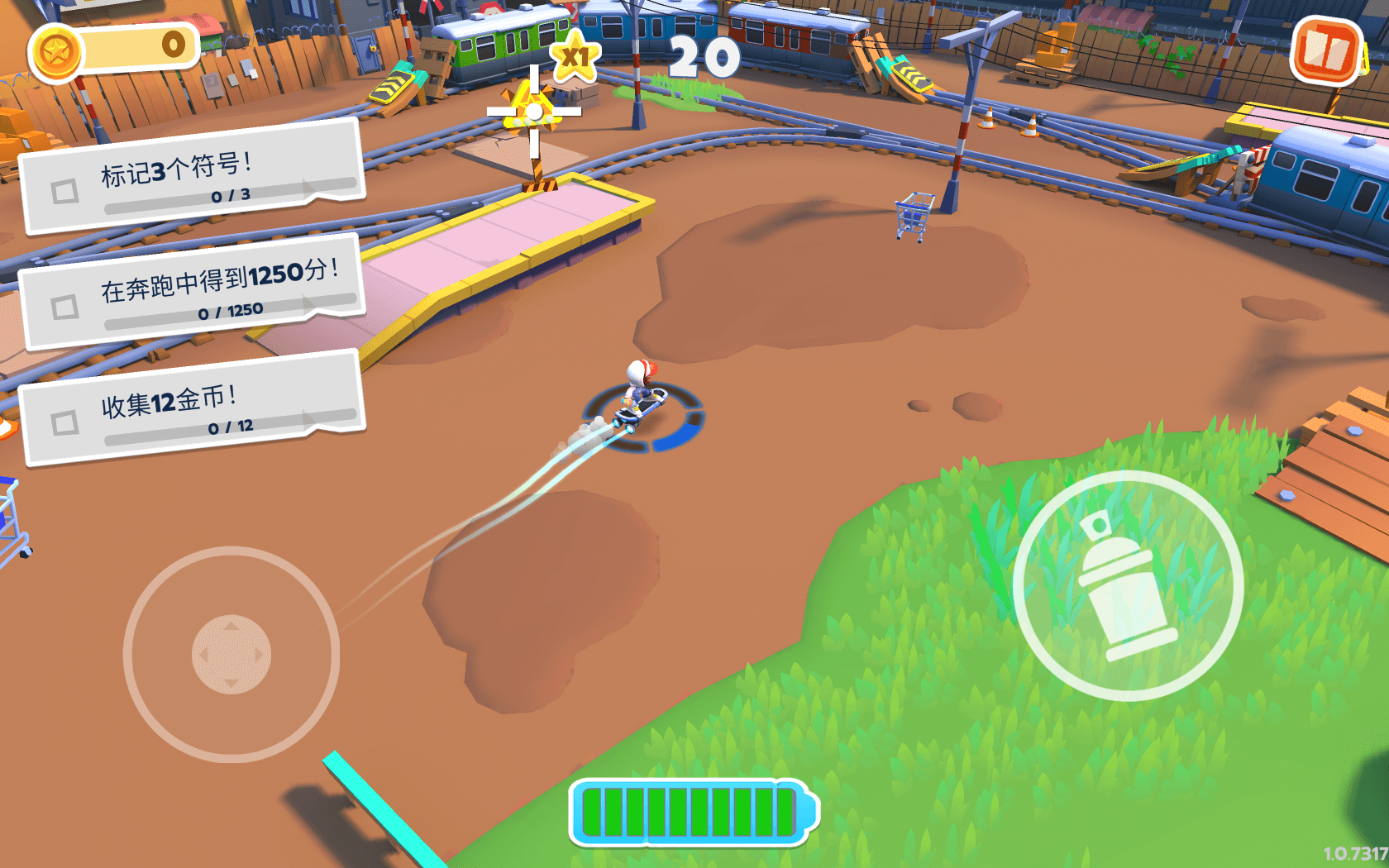This screenshot has width=1389, height=868.
Task: Touch the virtual joystick pad
Action: [231, 654]
